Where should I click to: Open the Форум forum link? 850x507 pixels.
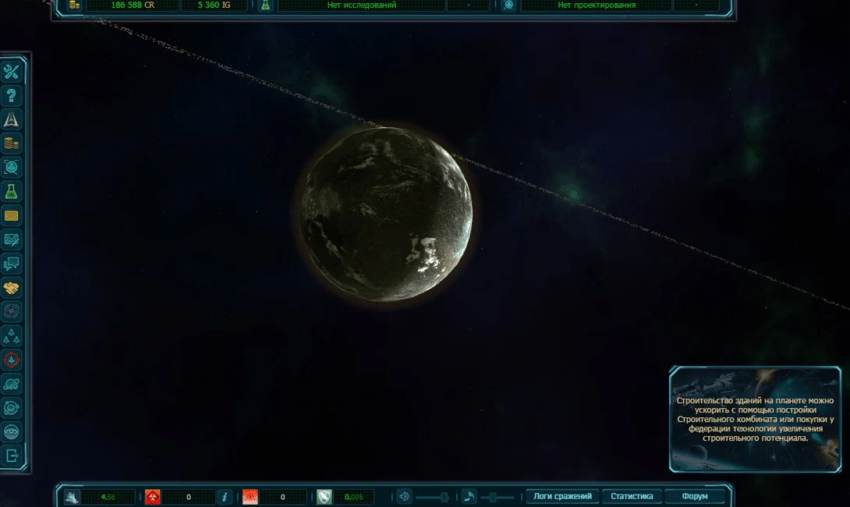tap(694, 496)
